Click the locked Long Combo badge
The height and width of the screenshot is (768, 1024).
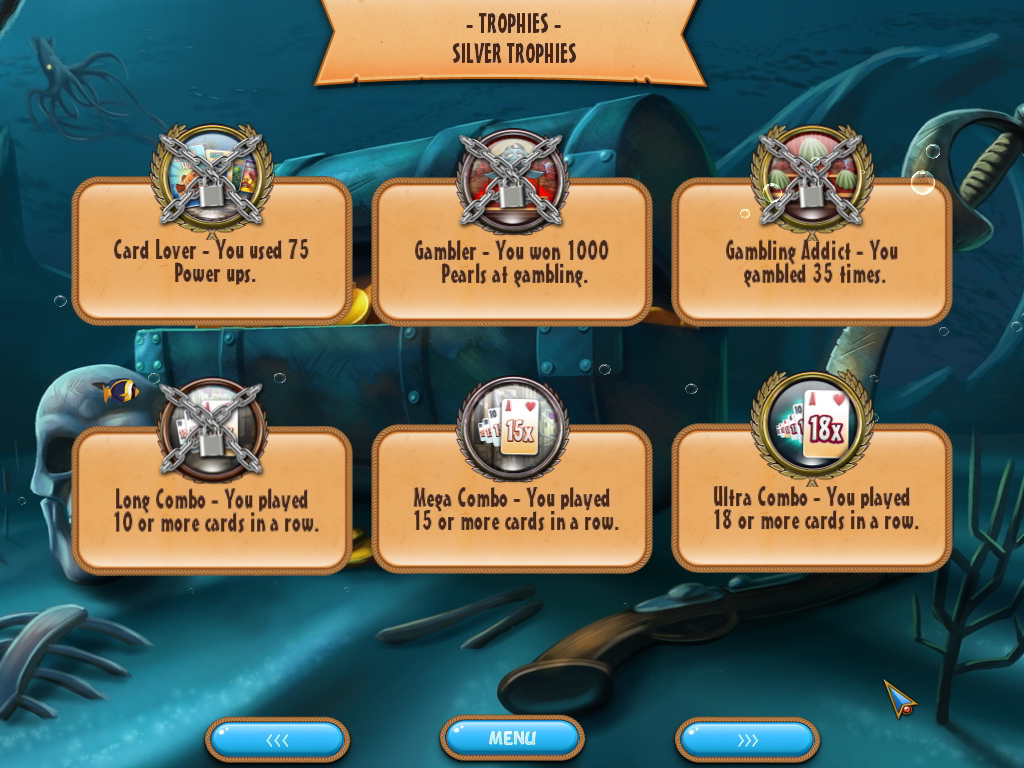tap(211, 430)
